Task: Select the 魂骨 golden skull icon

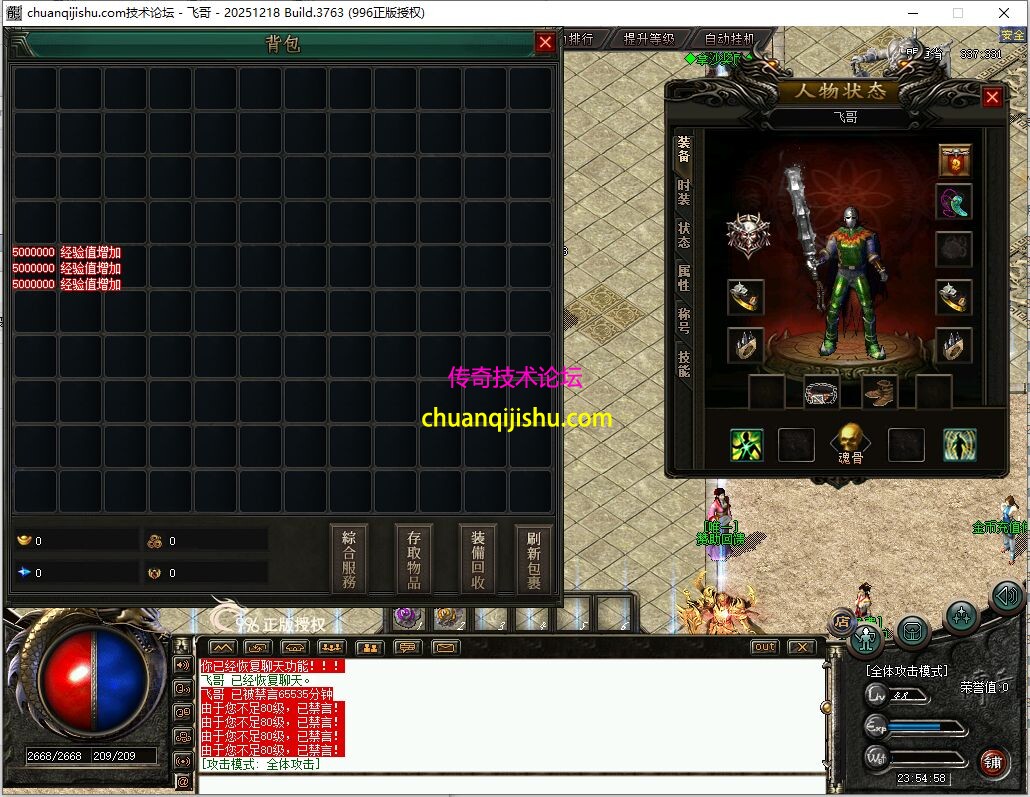Action: (x=849, y=439)
